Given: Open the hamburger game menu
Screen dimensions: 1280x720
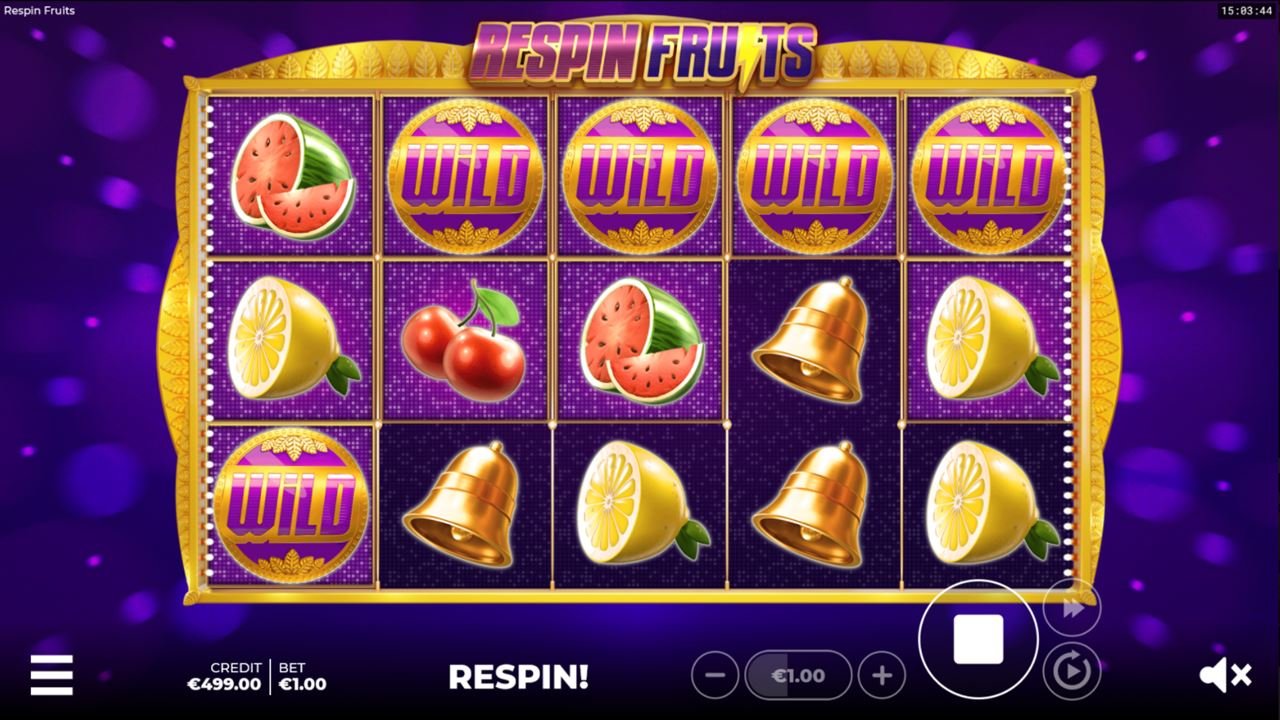Looking at the screenshot, I should click(52, 676).
